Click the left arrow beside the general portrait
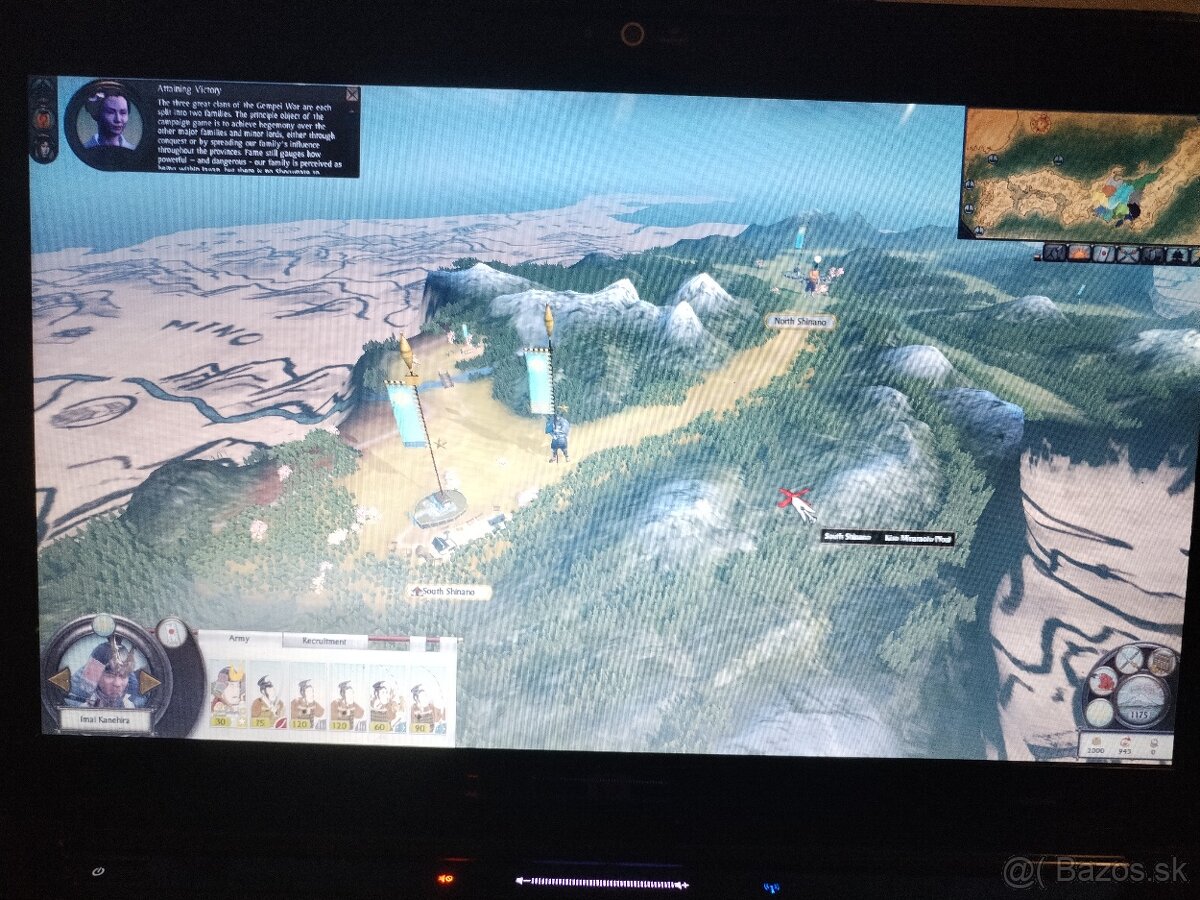The image size is (1200, 900). [59, 681]
